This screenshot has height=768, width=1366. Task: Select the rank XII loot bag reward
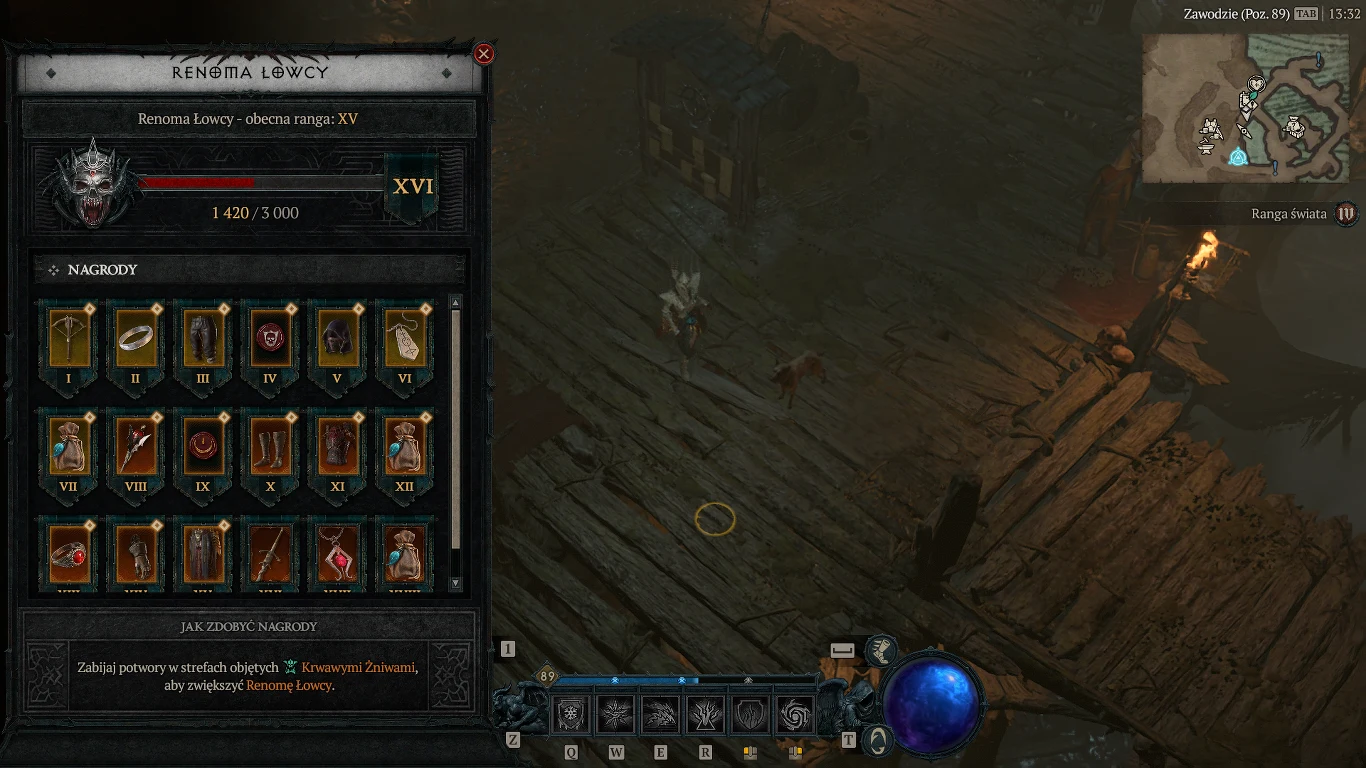click(x=404, y=446)
